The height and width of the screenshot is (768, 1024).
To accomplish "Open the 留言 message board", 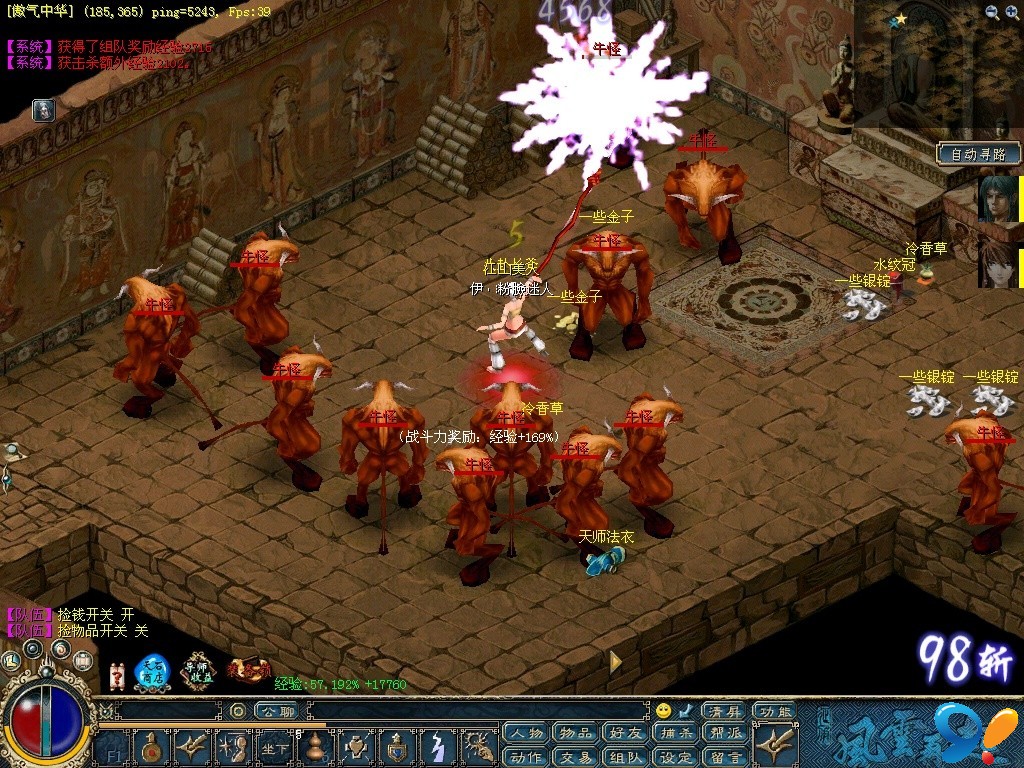I will tap(725, 757).
